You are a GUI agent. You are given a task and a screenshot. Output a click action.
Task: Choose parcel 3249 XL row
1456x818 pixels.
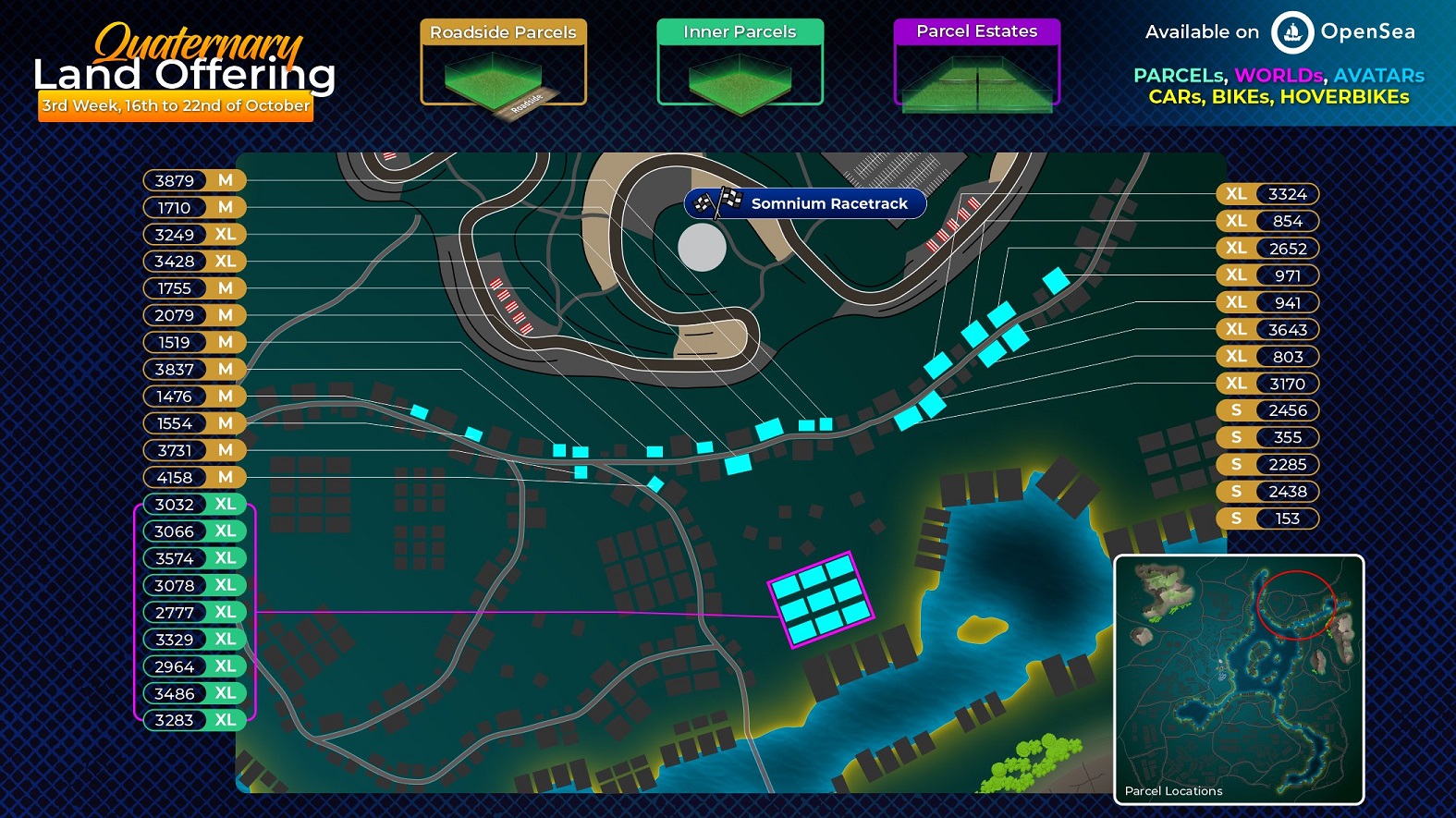(194, 235)
